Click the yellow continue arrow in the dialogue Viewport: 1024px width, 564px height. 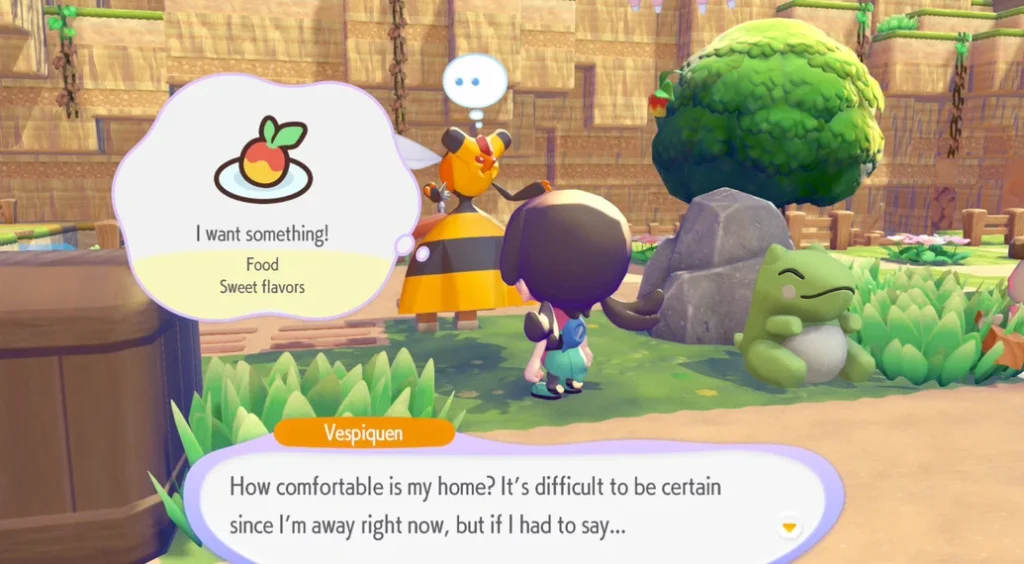(789, 526)
